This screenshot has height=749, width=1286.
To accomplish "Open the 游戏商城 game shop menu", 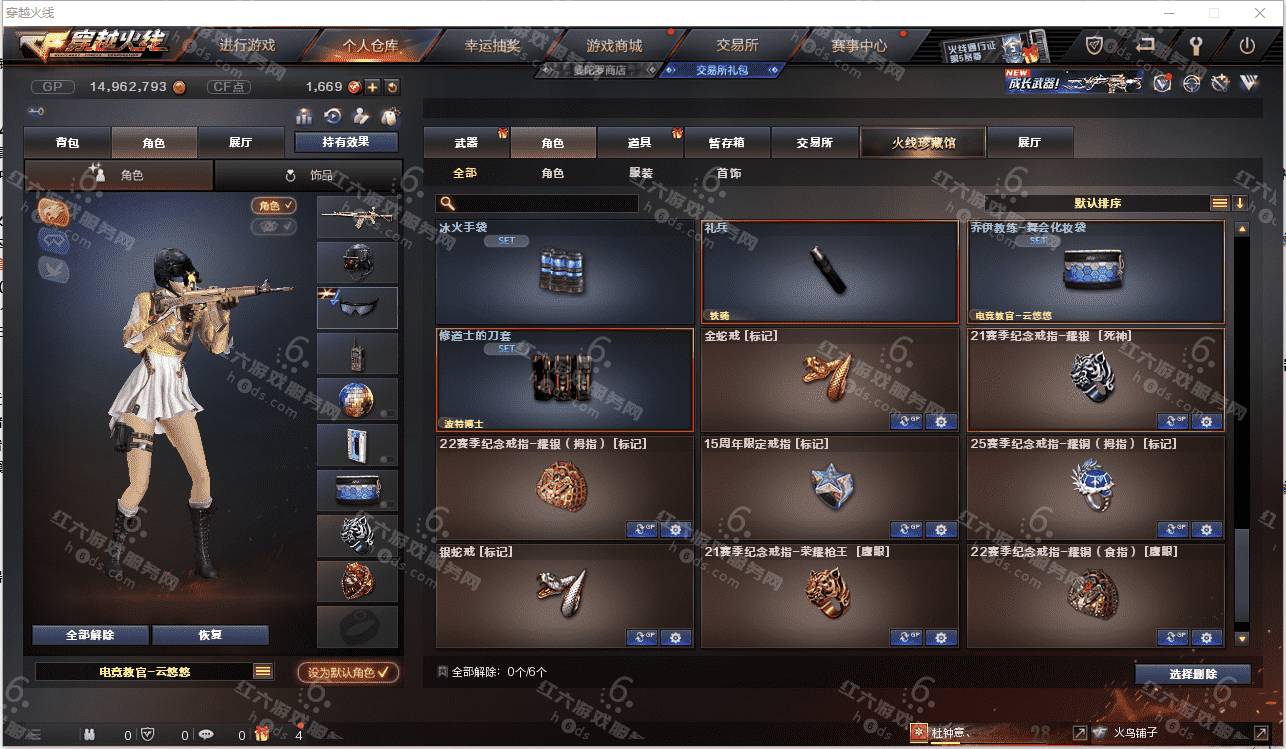I will pyautogui.click(x=614, y=46).
